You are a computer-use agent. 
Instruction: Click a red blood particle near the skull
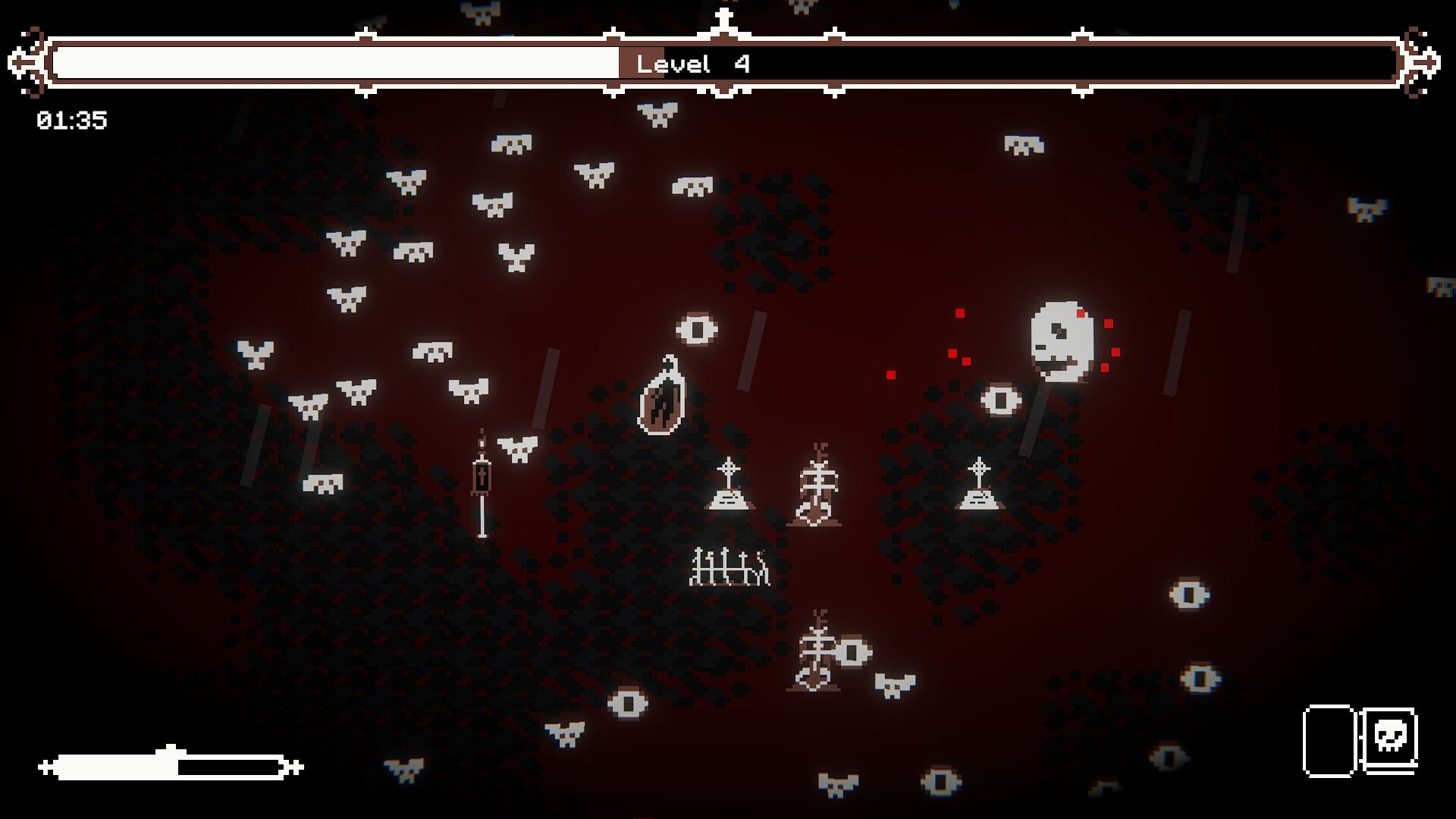pyautogui.click(x=958, y=315)
